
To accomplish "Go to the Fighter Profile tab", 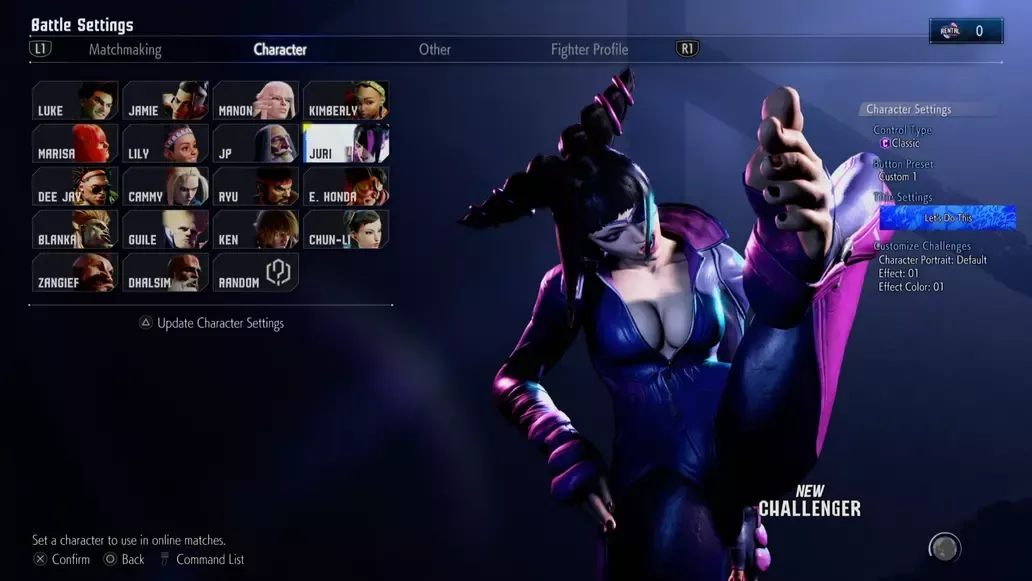I will [x=589, y=49].
